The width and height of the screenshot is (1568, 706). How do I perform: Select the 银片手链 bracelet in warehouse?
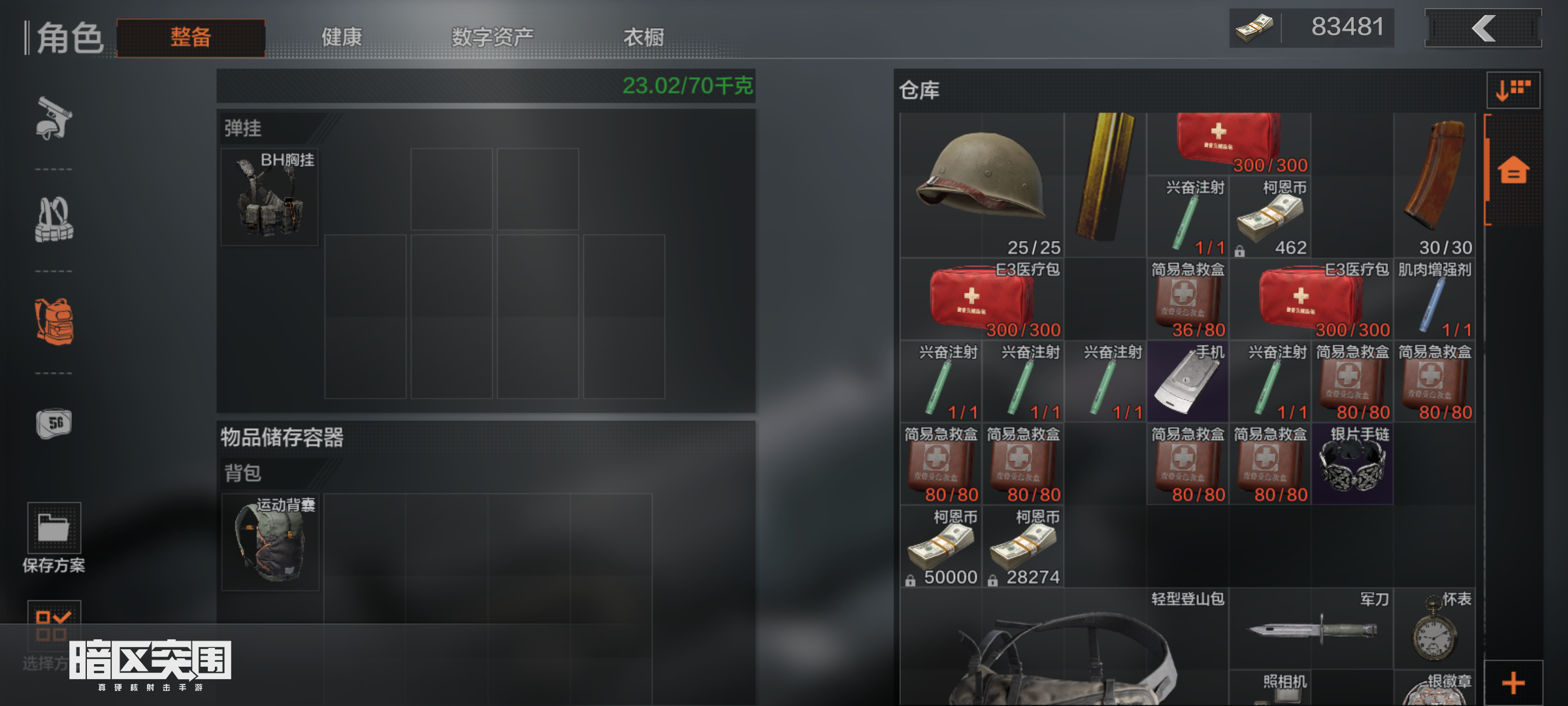point(1354,464)
